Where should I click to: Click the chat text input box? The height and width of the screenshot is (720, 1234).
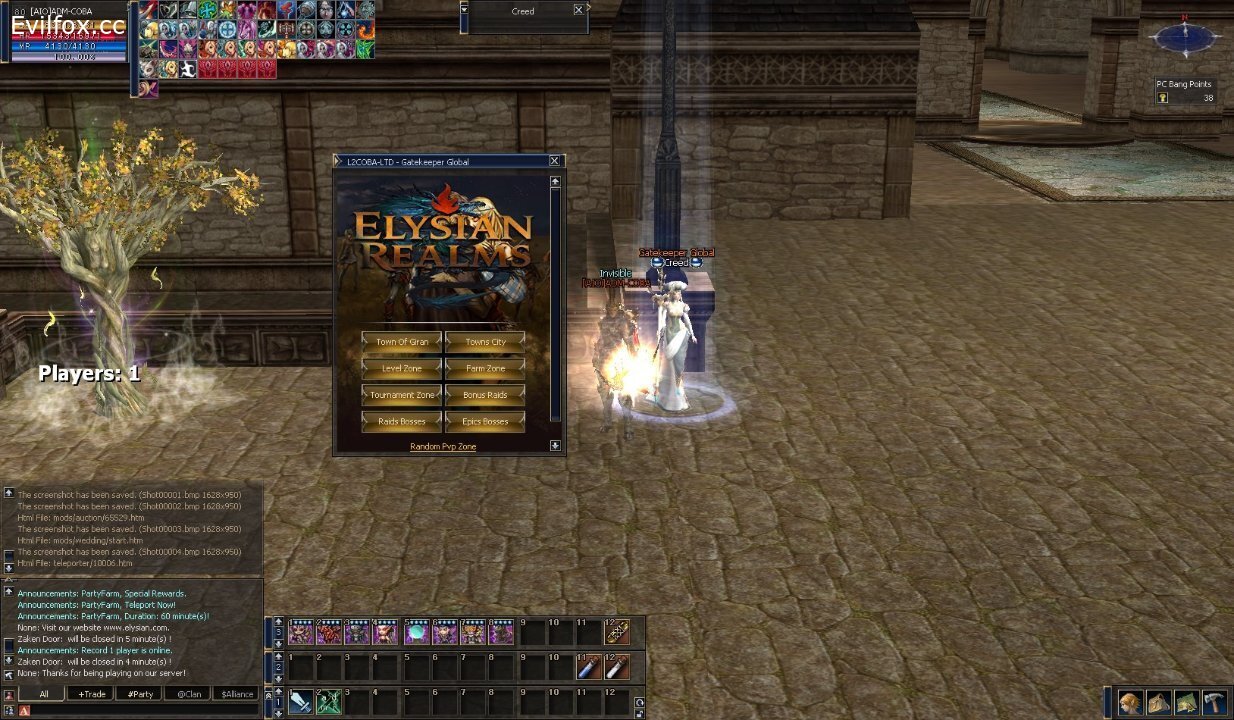click(x=140, y=710)
